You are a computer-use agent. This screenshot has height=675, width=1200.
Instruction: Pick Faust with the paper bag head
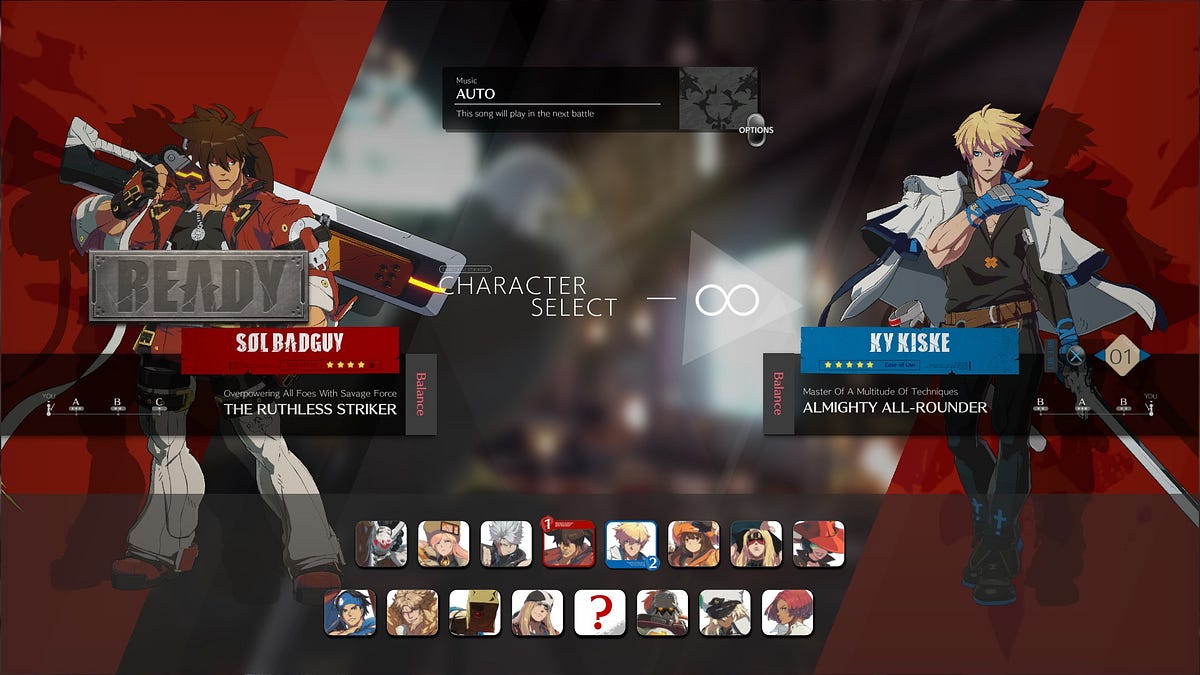tap(474, 612)
